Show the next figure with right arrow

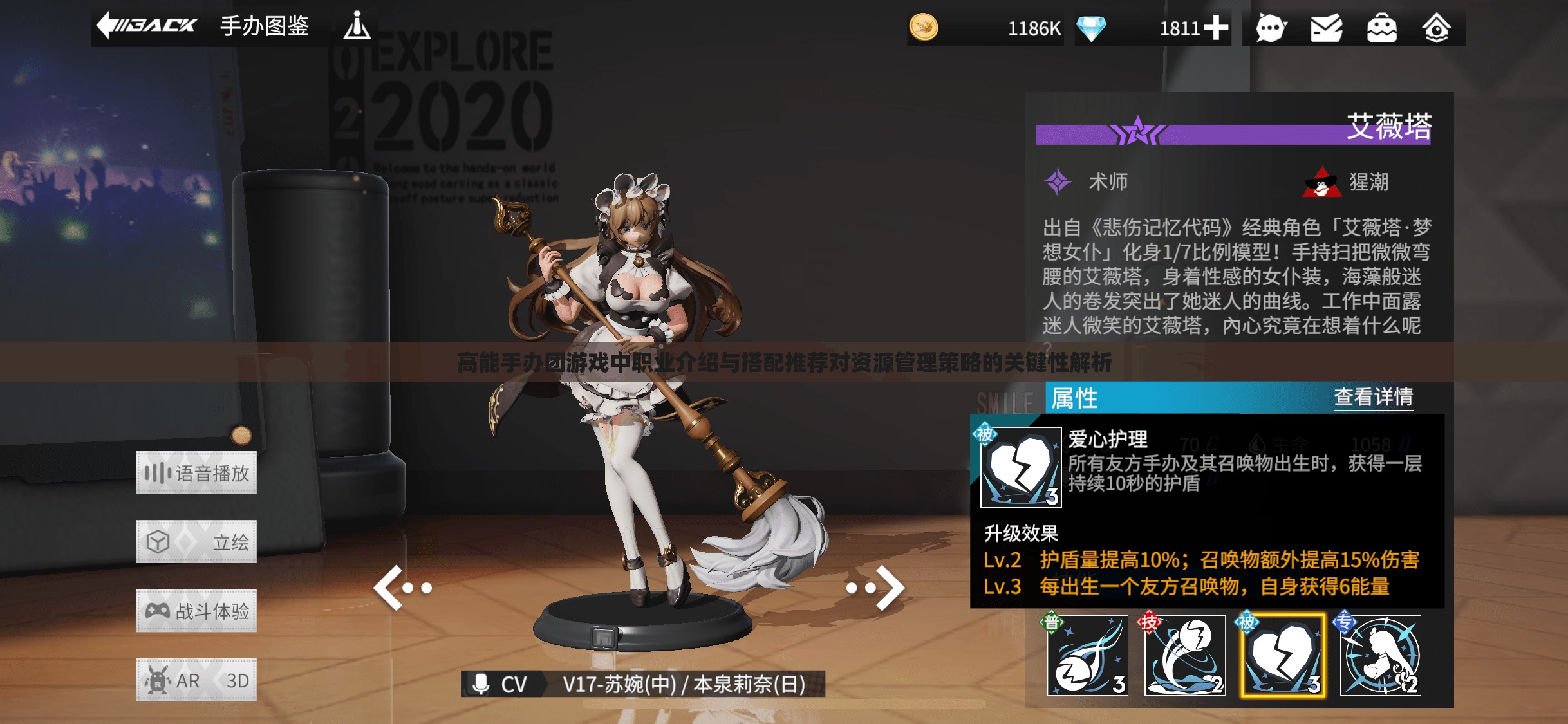tap(877, 588)
